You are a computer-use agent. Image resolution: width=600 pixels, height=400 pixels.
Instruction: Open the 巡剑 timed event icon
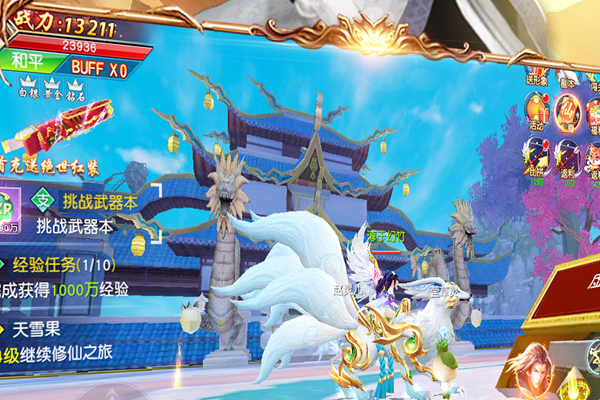tap(568, 156)
